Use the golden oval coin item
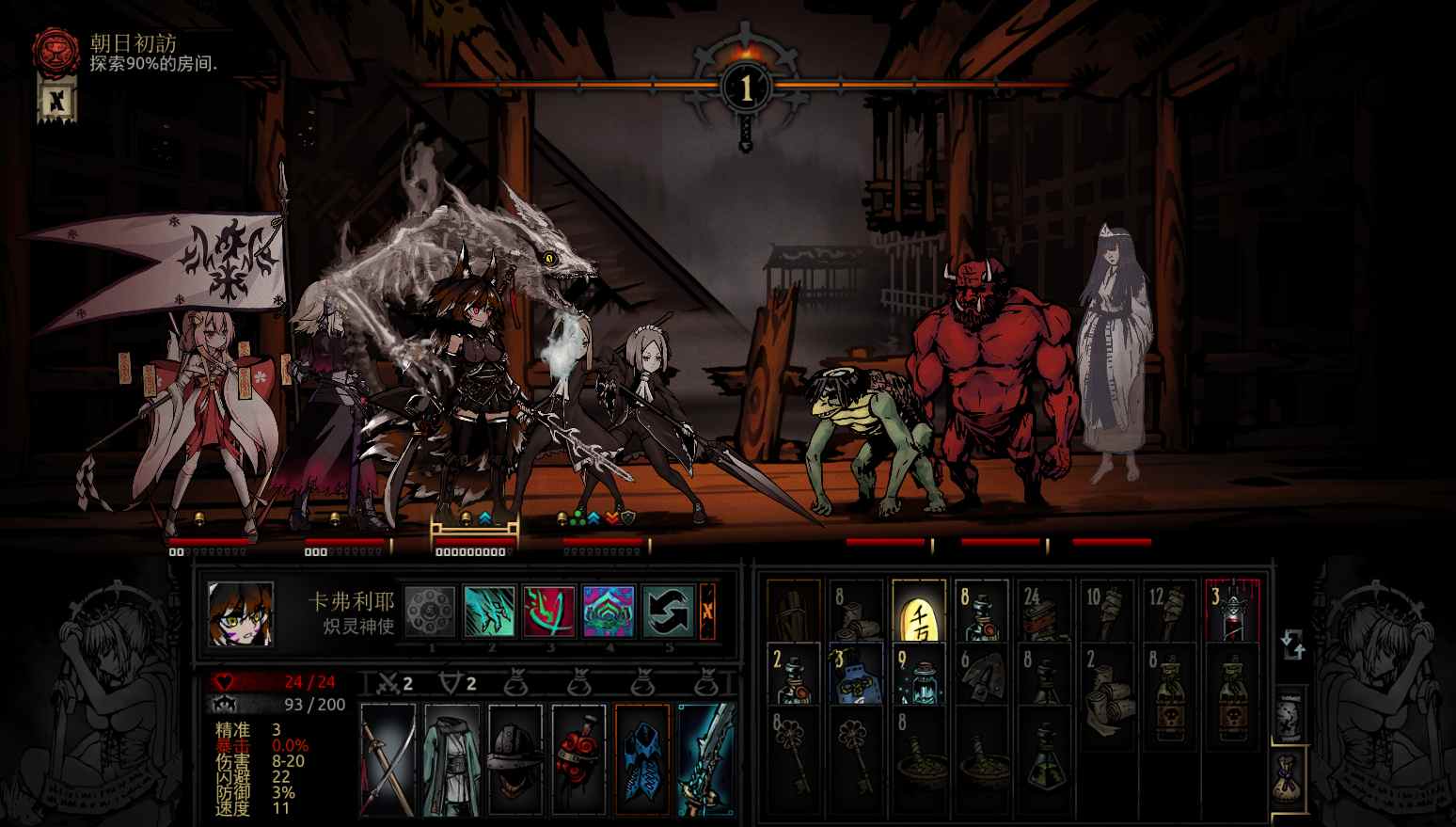 919,610
